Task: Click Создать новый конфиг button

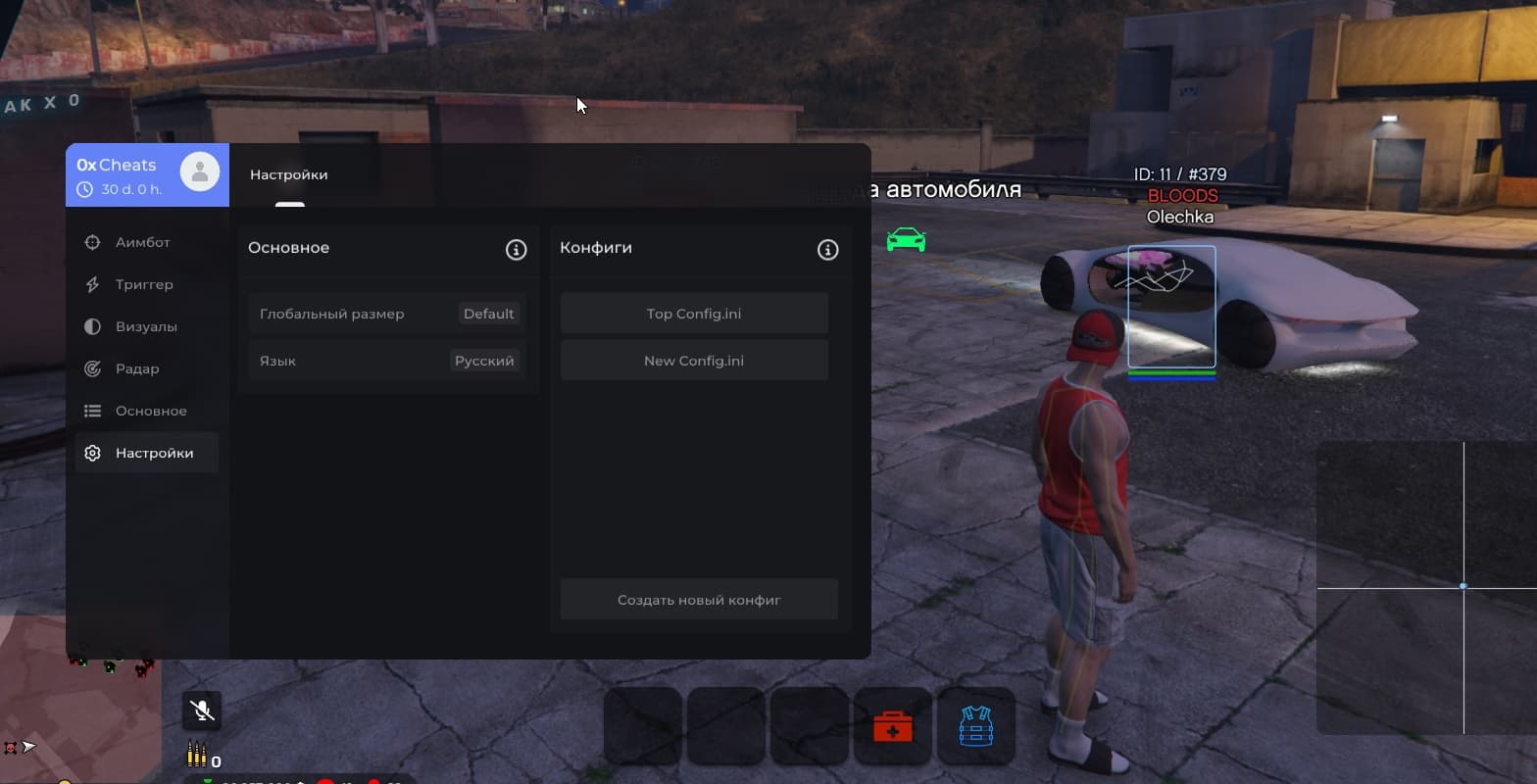Action: coord(699,600)
